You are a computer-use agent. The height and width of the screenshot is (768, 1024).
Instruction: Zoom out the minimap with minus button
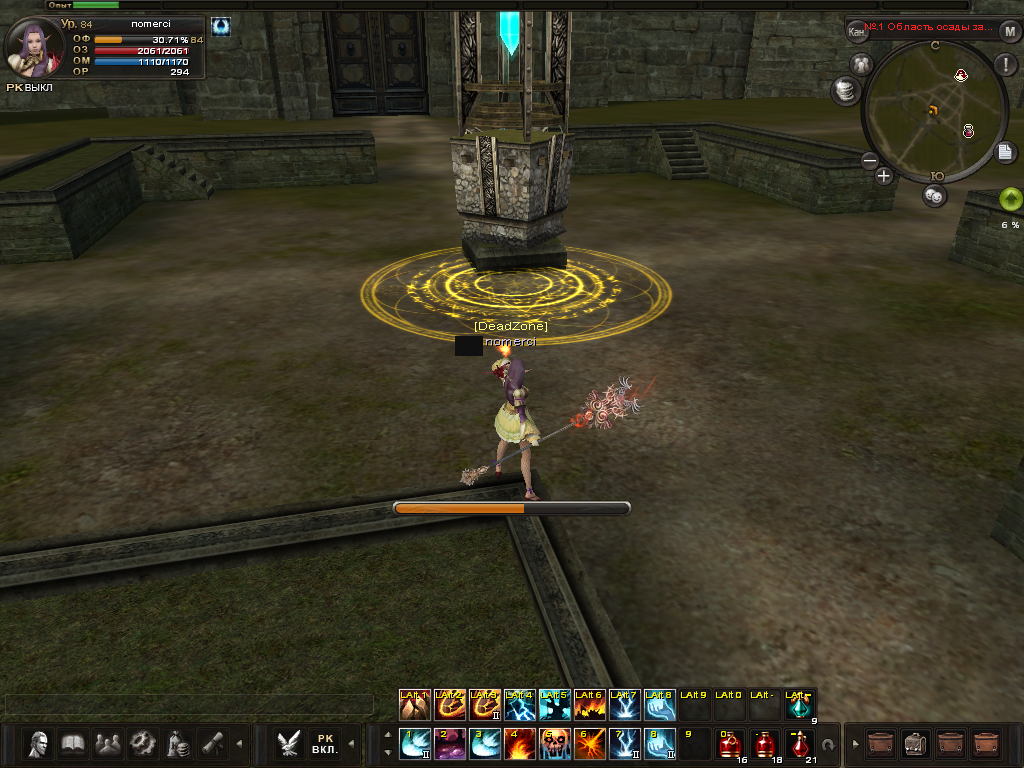(869, 160)
